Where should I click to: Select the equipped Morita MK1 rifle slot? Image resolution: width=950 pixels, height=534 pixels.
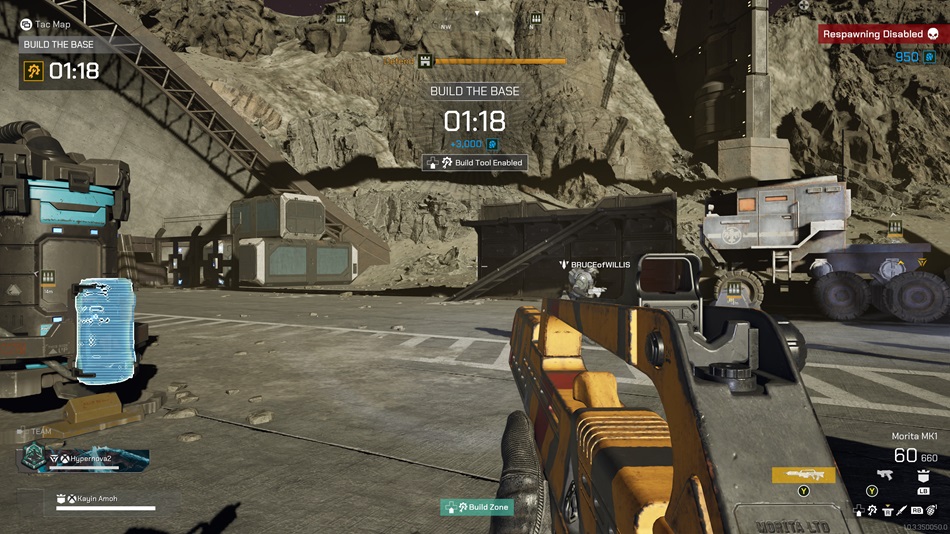click(x=803, y=475)
